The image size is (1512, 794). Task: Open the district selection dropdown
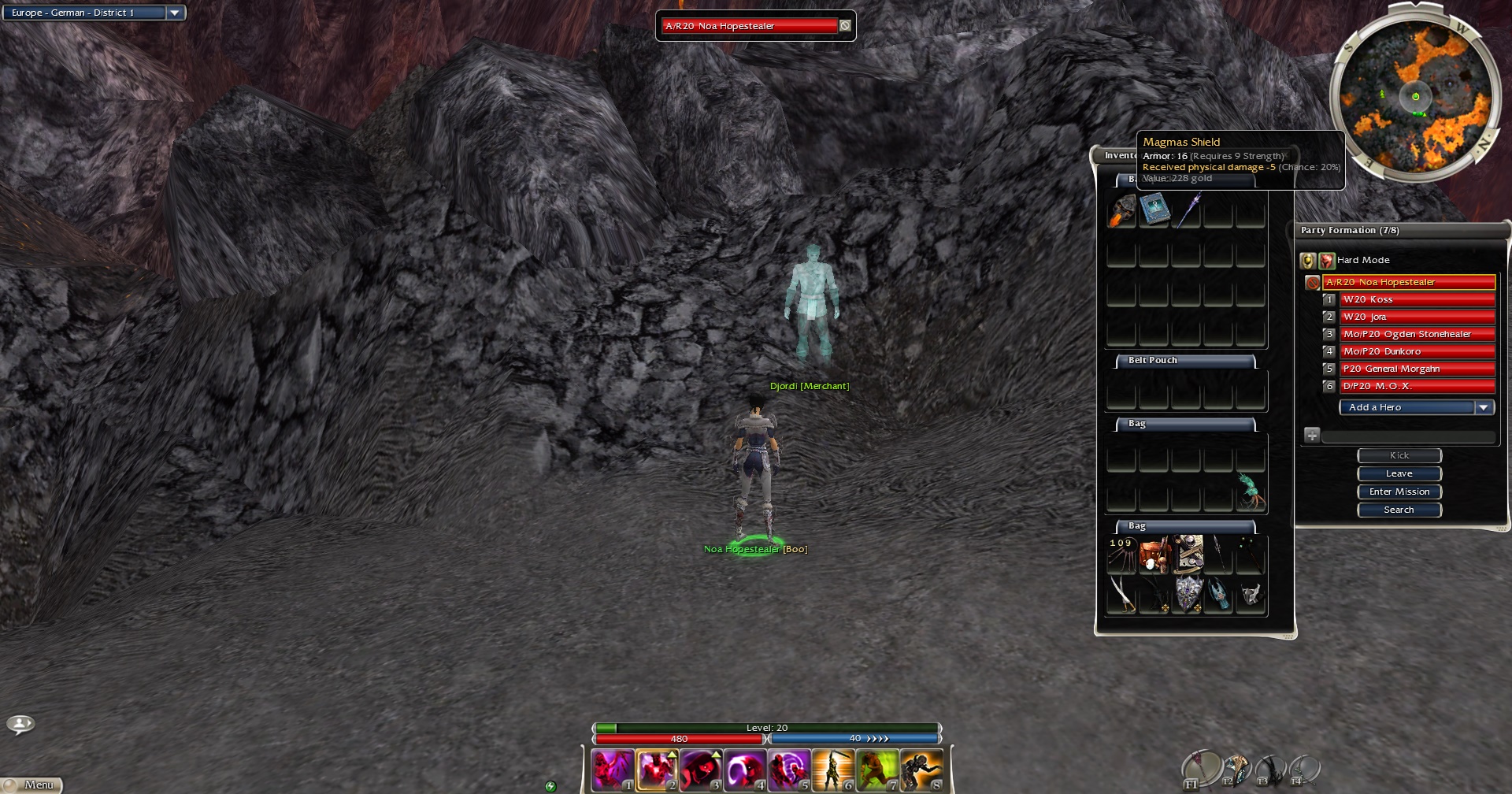coord(175,13)
